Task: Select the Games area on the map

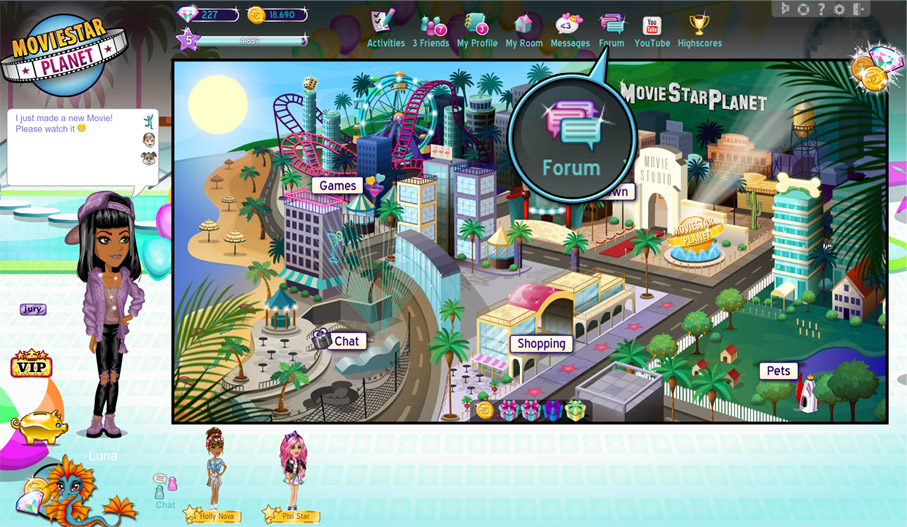Action: coord(338,185)
